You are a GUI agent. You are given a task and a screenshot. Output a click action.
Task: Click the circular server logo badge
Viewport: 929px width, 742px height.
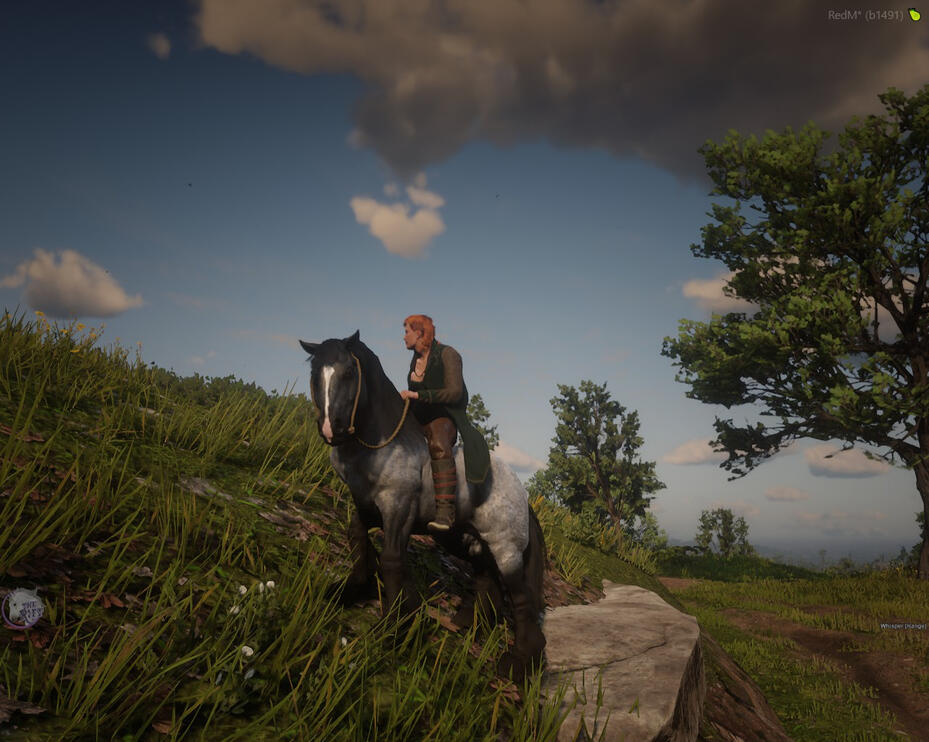22,608
